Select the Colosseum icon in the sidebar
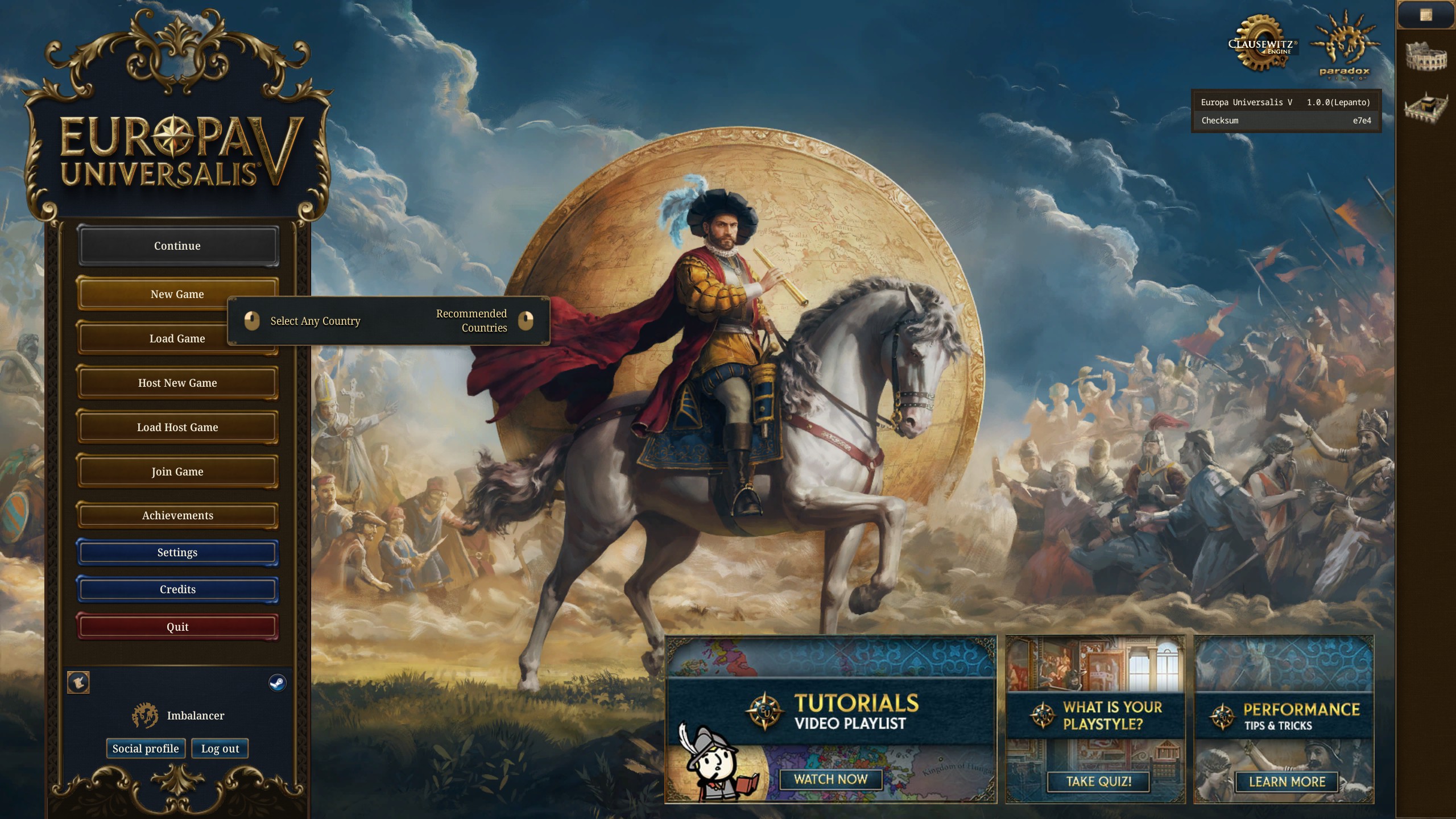Image resolution: width=1456 pixels, height=819 pixels. click(1426, 57)
